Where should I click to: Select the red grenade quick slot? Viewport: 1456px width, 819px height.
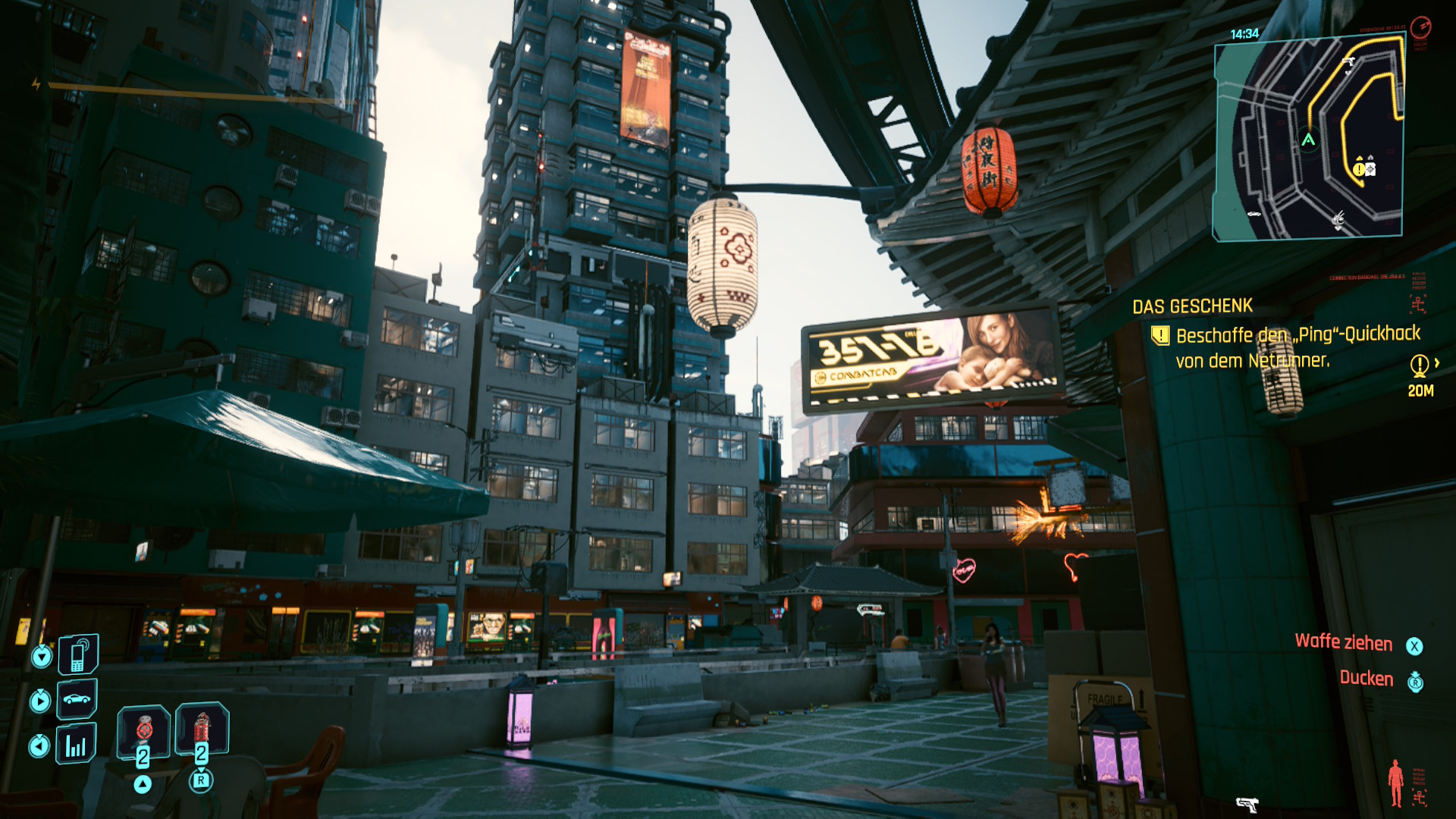pos(202,729)
